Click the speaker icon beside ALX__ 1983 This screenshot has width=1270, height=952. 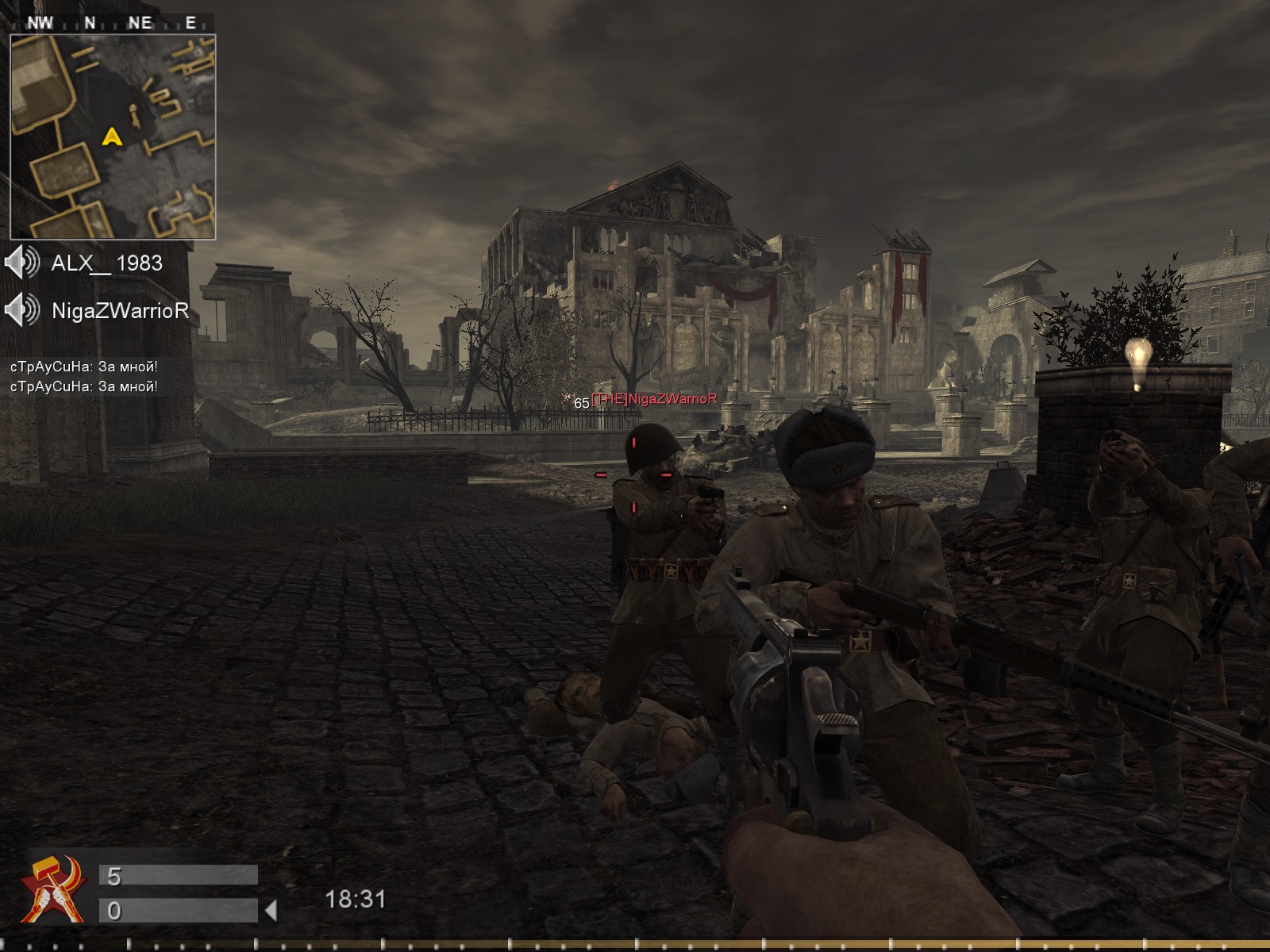click(22, 263)
